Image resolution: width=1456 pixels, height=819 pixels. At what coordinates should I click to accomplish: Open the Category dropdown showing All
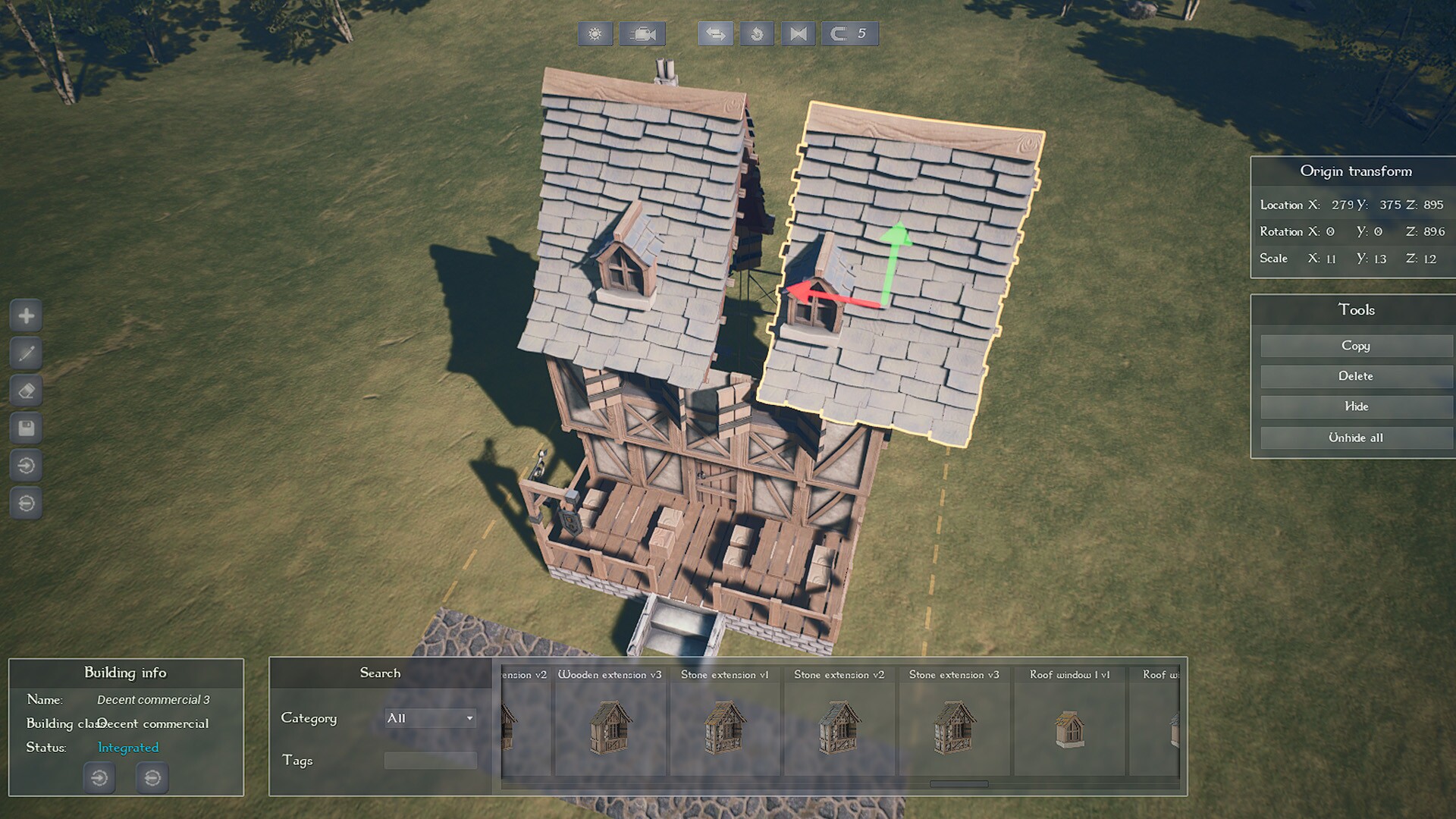(429, 718)
